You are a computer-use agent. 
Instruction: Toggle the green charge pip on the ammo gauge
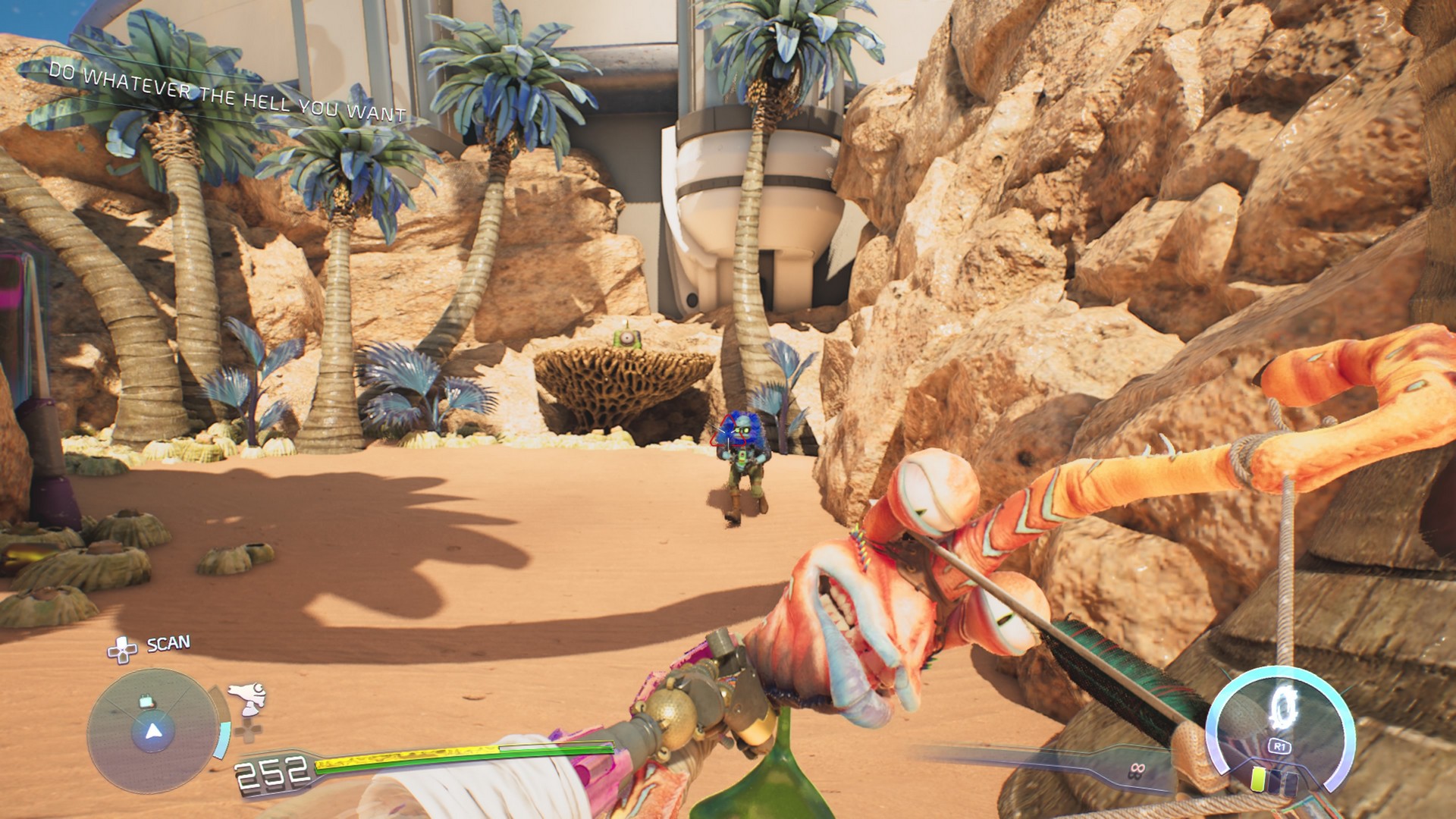[x=1257, y=780]
